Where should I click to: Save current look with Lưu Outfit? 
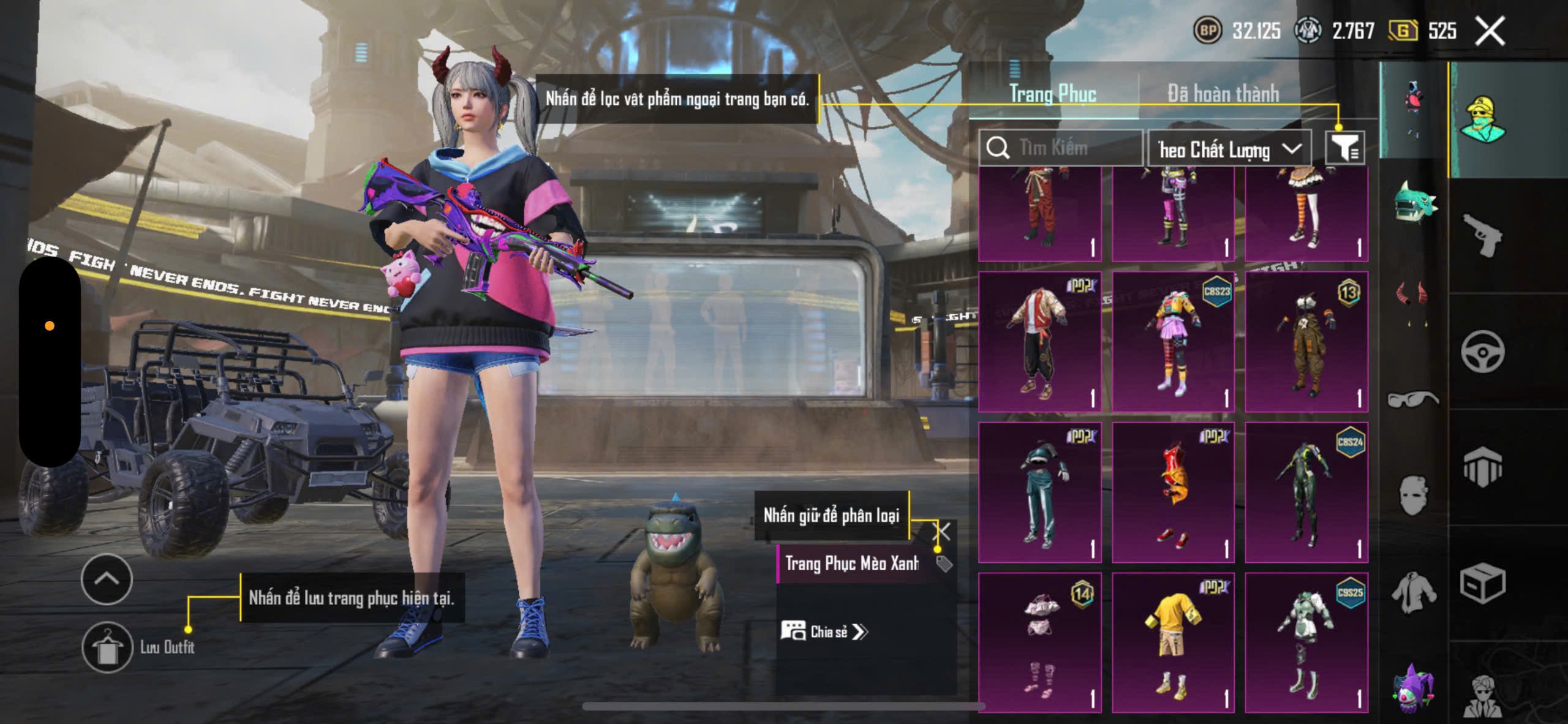point(108,647)
